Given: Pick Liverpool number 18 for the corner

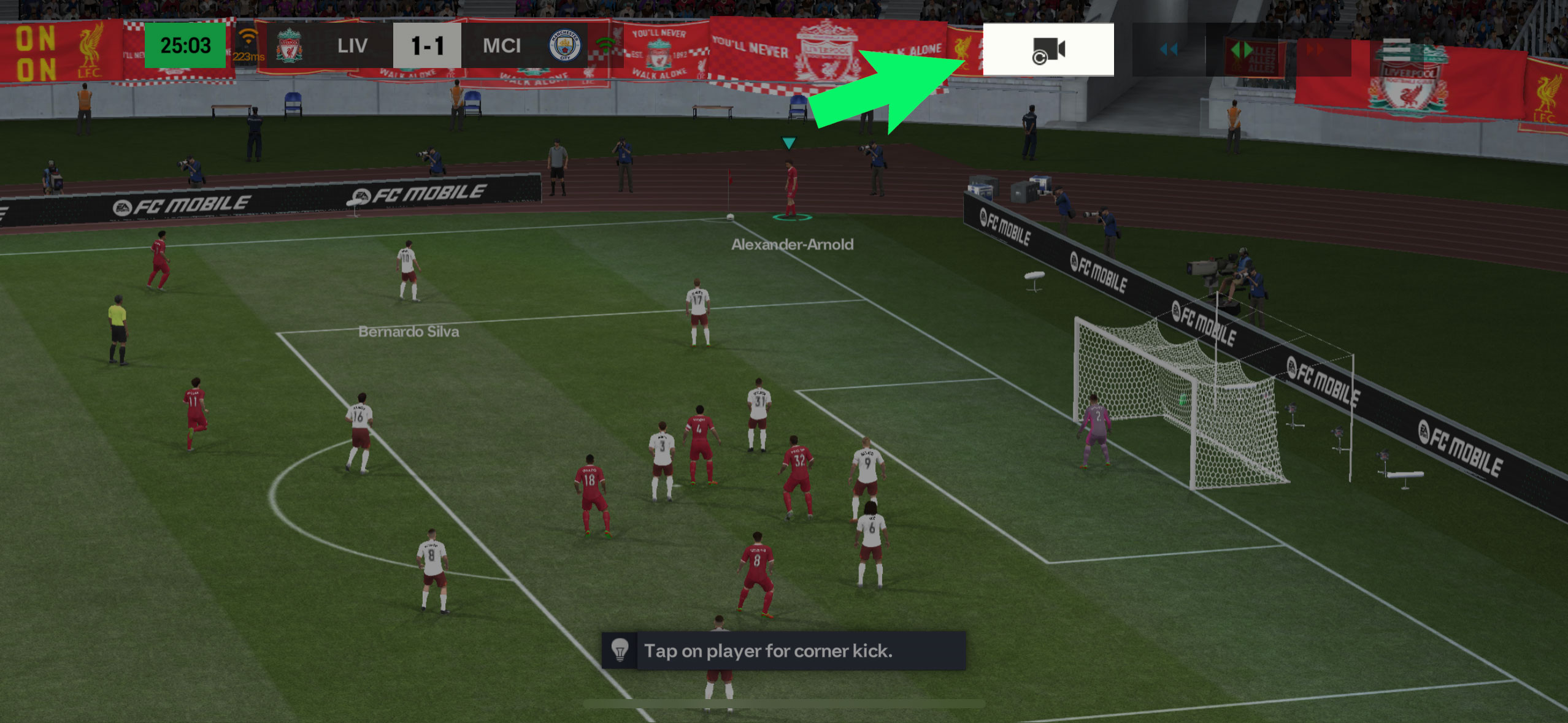Looking at the screenshot, I should (591, 494).
